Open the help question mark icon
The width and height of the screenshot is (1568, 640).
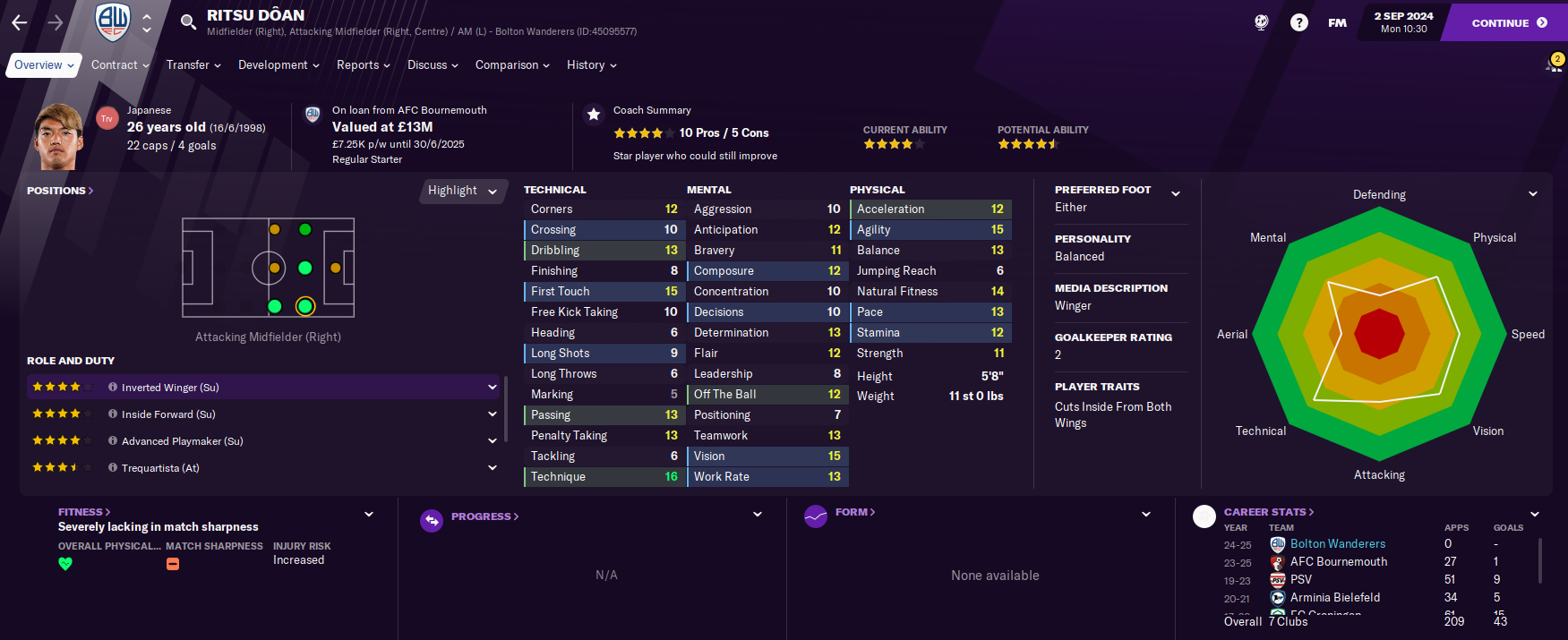coord(1298,23)
